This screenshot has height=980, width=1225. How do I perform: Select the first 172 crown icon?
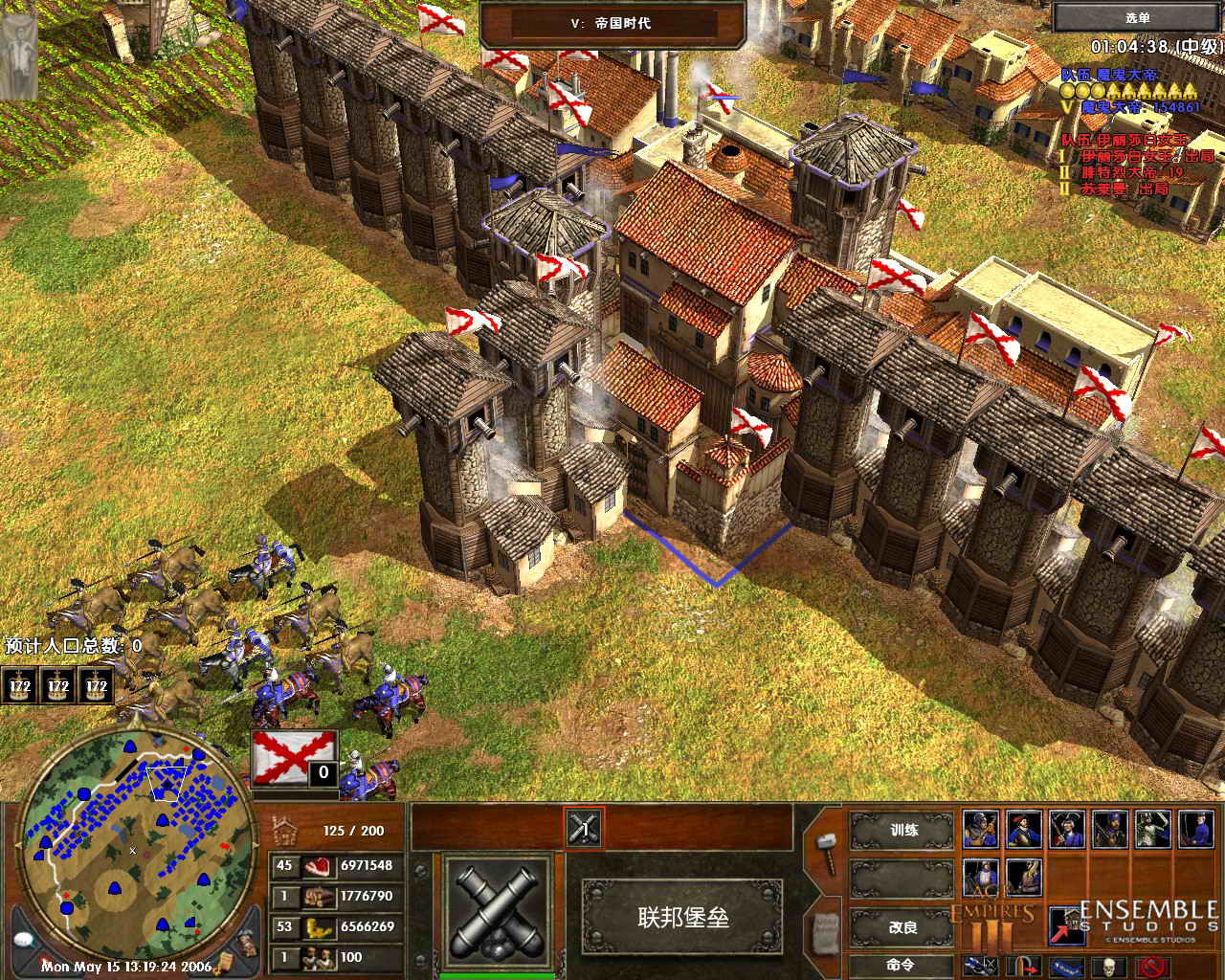20,686
